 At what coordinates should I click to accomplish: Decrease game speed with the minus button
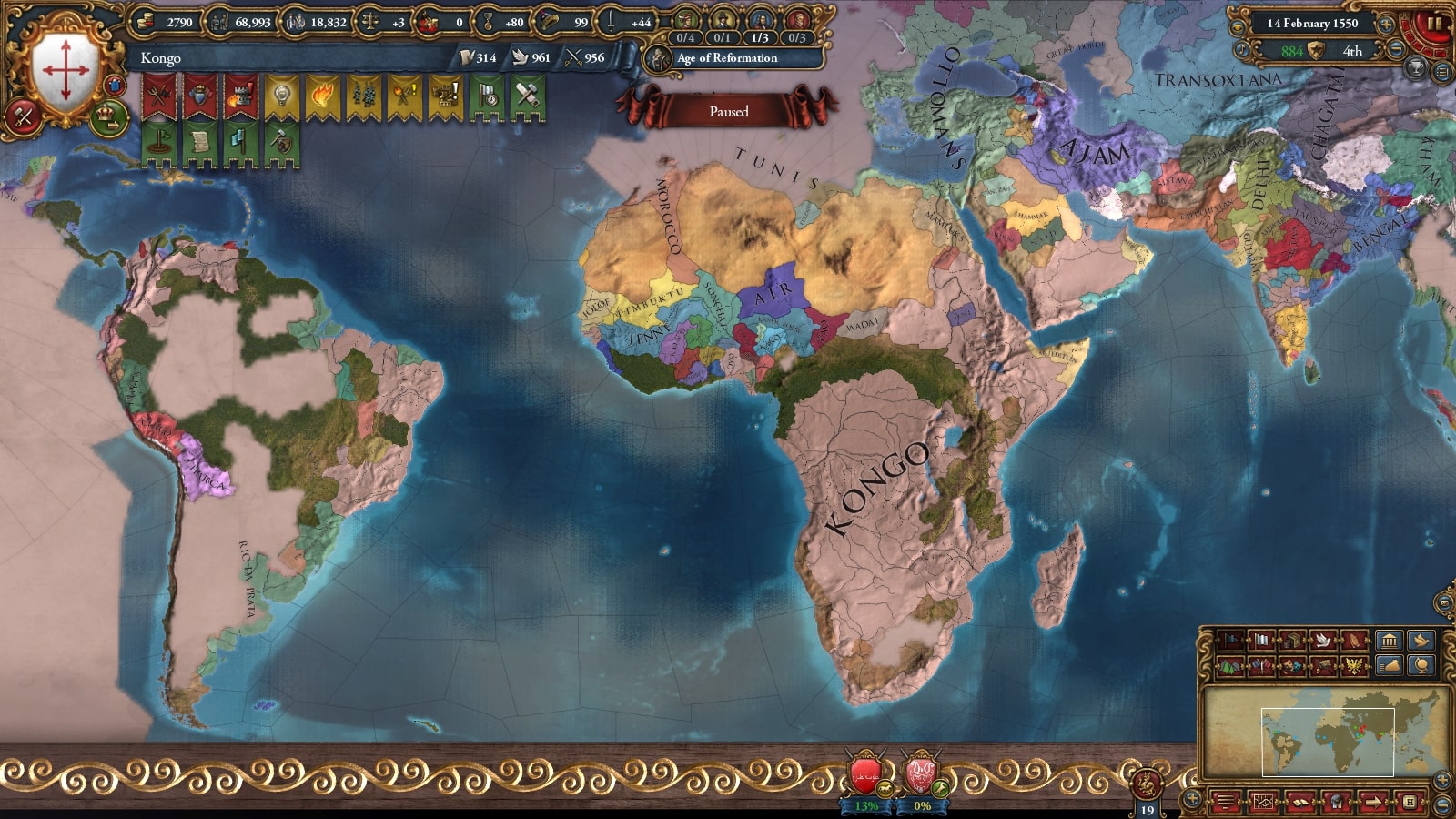(1397, 50)
